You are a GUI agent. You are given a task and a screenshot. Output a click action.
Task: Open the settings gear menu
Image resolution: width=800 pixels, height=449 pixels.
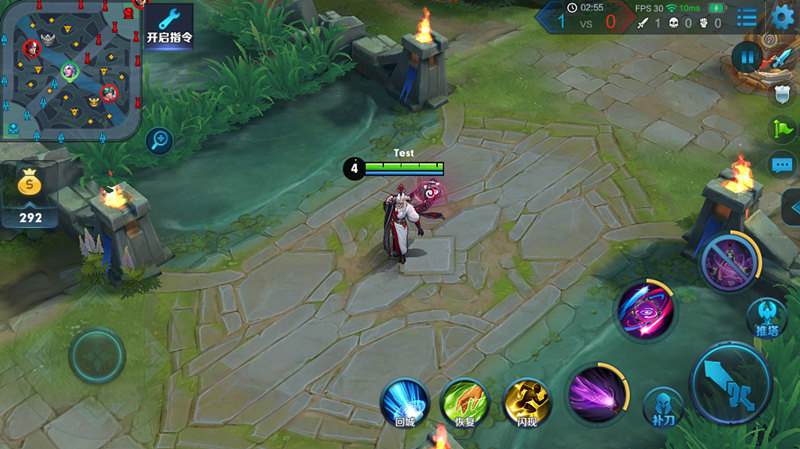tap(783, 17)
